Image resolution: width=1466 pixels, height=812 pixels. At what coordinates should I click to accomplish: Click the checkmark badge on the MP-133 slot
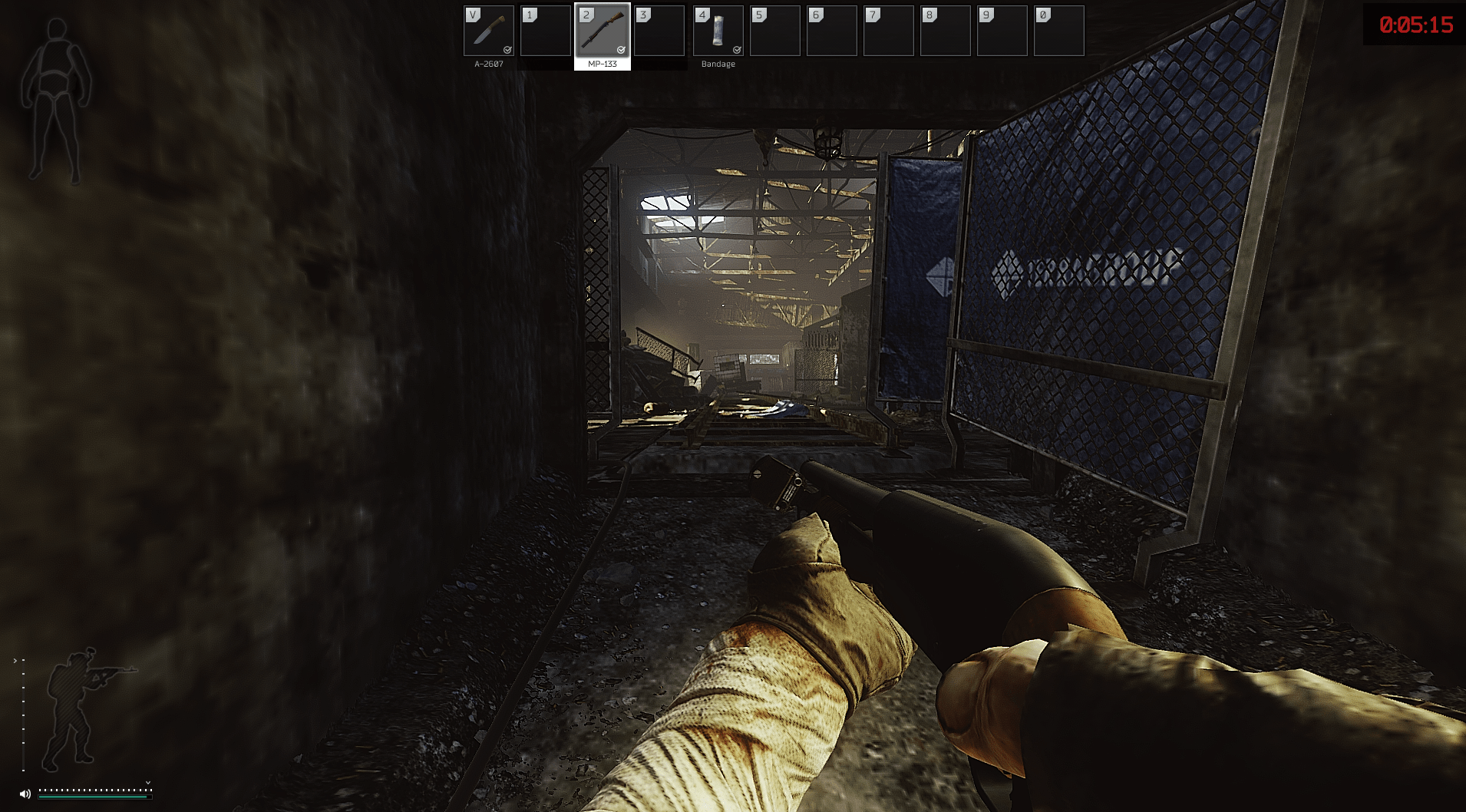click(x=622, y=49)
